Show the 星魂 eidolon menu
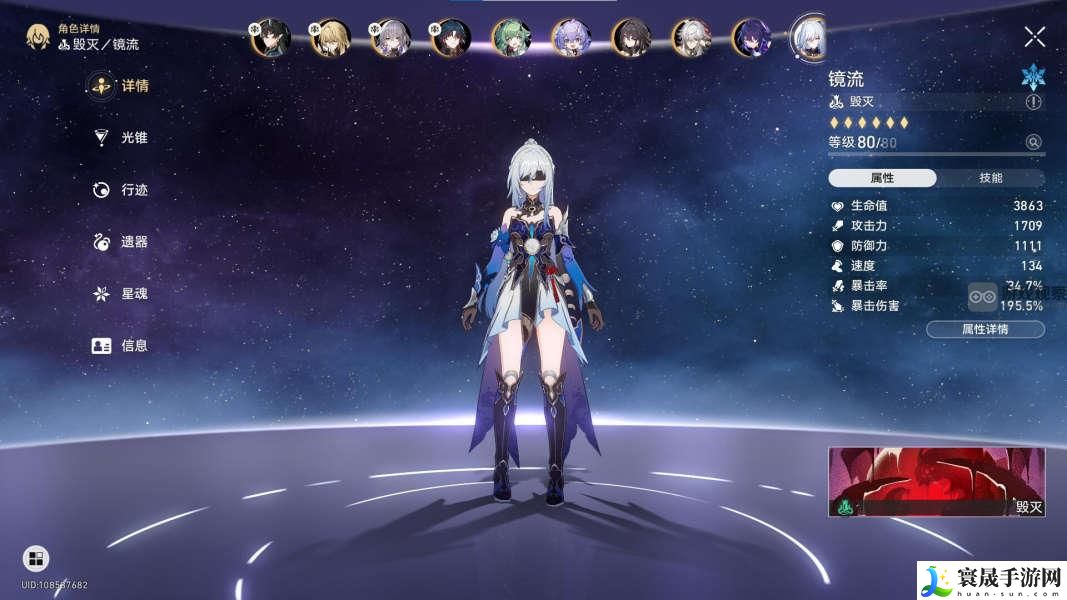This screenshot has height=600, width=1067. [121, 294]
